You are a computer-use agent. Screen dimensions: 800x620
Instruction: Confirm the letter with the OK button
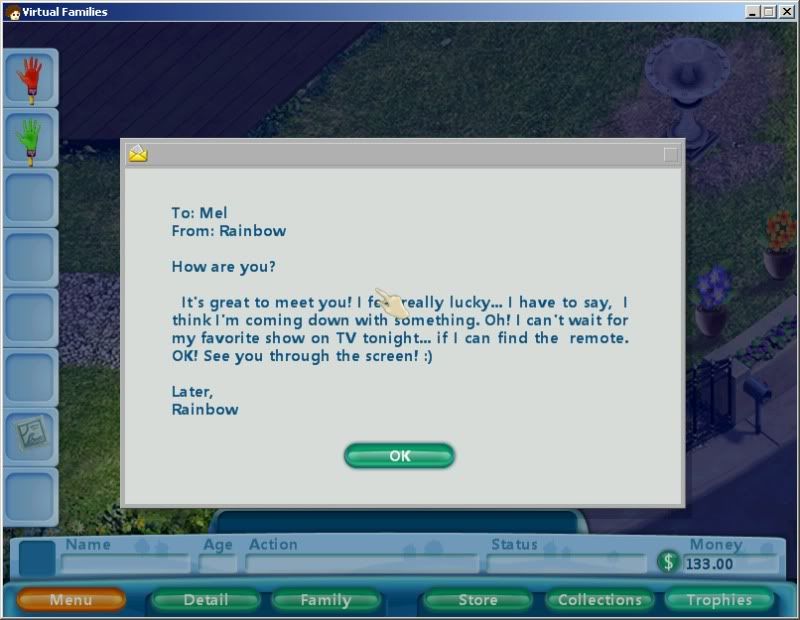point(399,456)
